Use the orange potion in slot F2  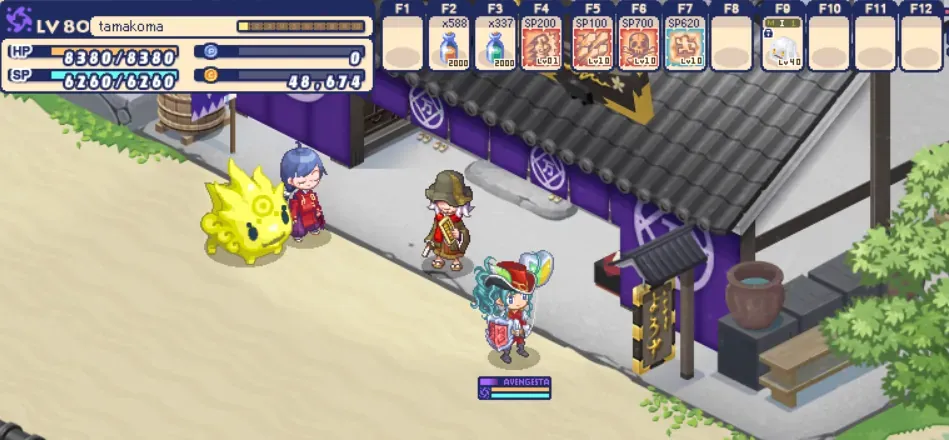tap(449, 47)
